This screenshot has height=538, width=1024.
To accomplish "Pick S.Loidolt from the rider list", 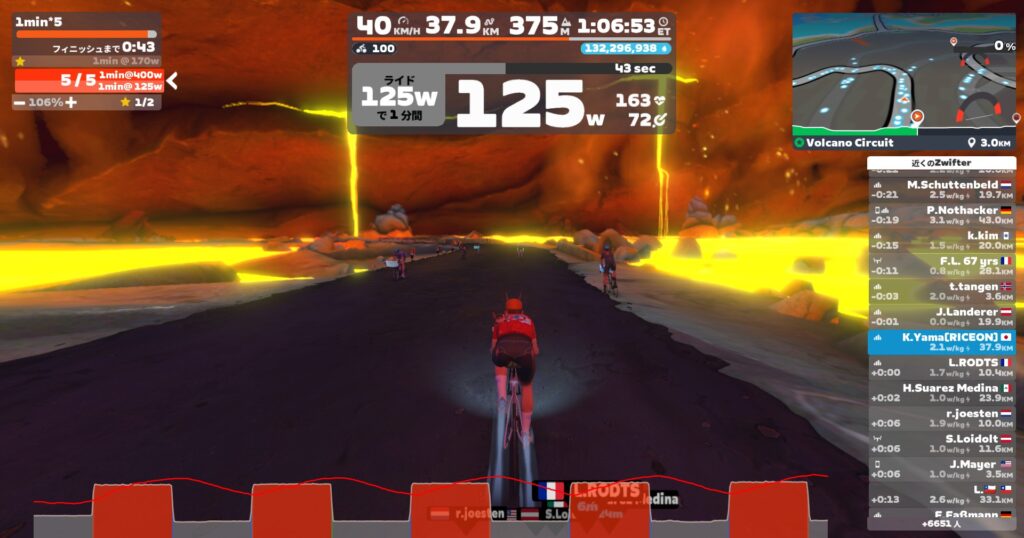I will click(941, 443).
